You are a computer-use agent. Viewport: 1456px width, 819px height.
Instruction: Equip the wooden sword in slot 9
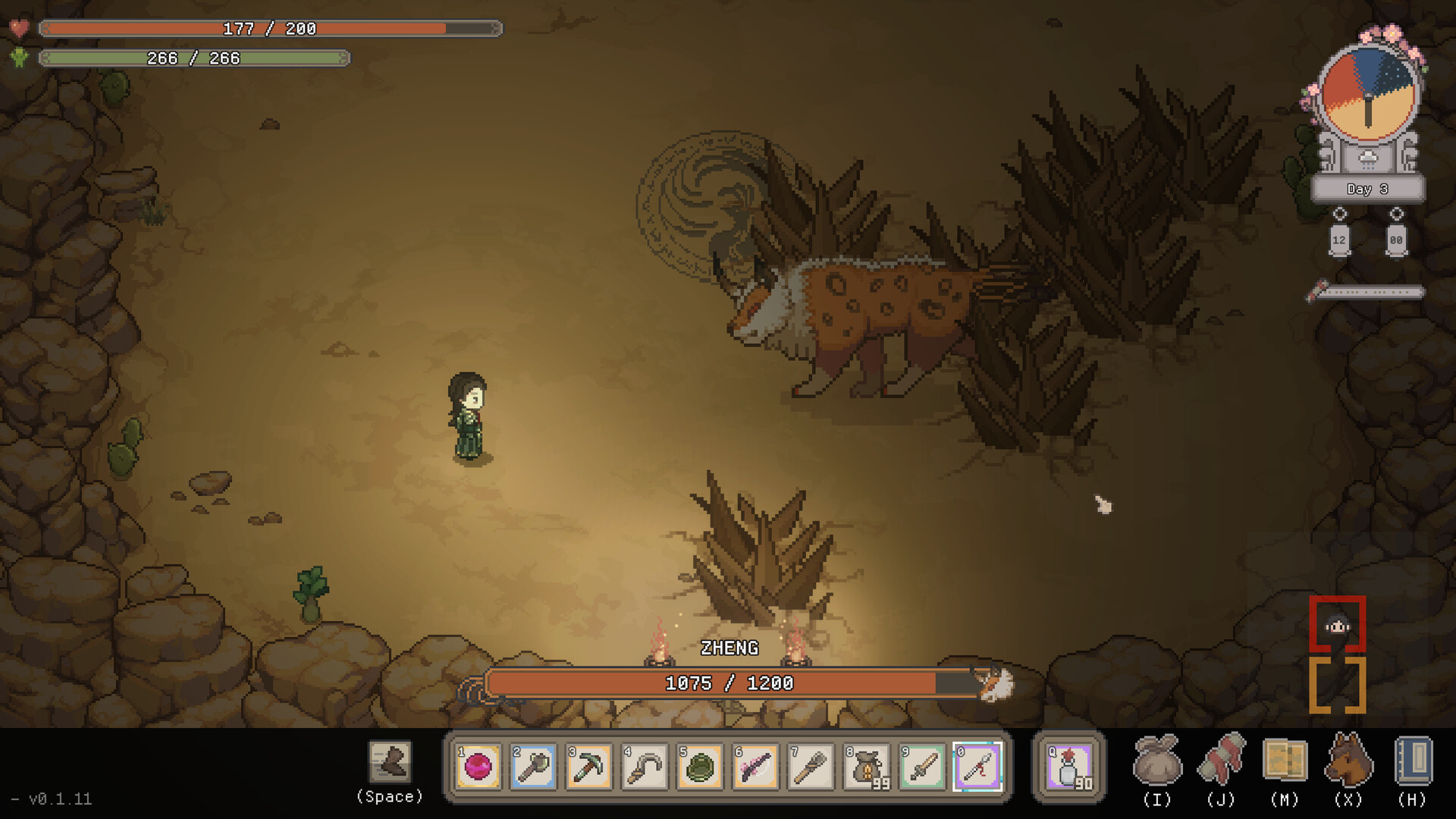click(922, 767)
